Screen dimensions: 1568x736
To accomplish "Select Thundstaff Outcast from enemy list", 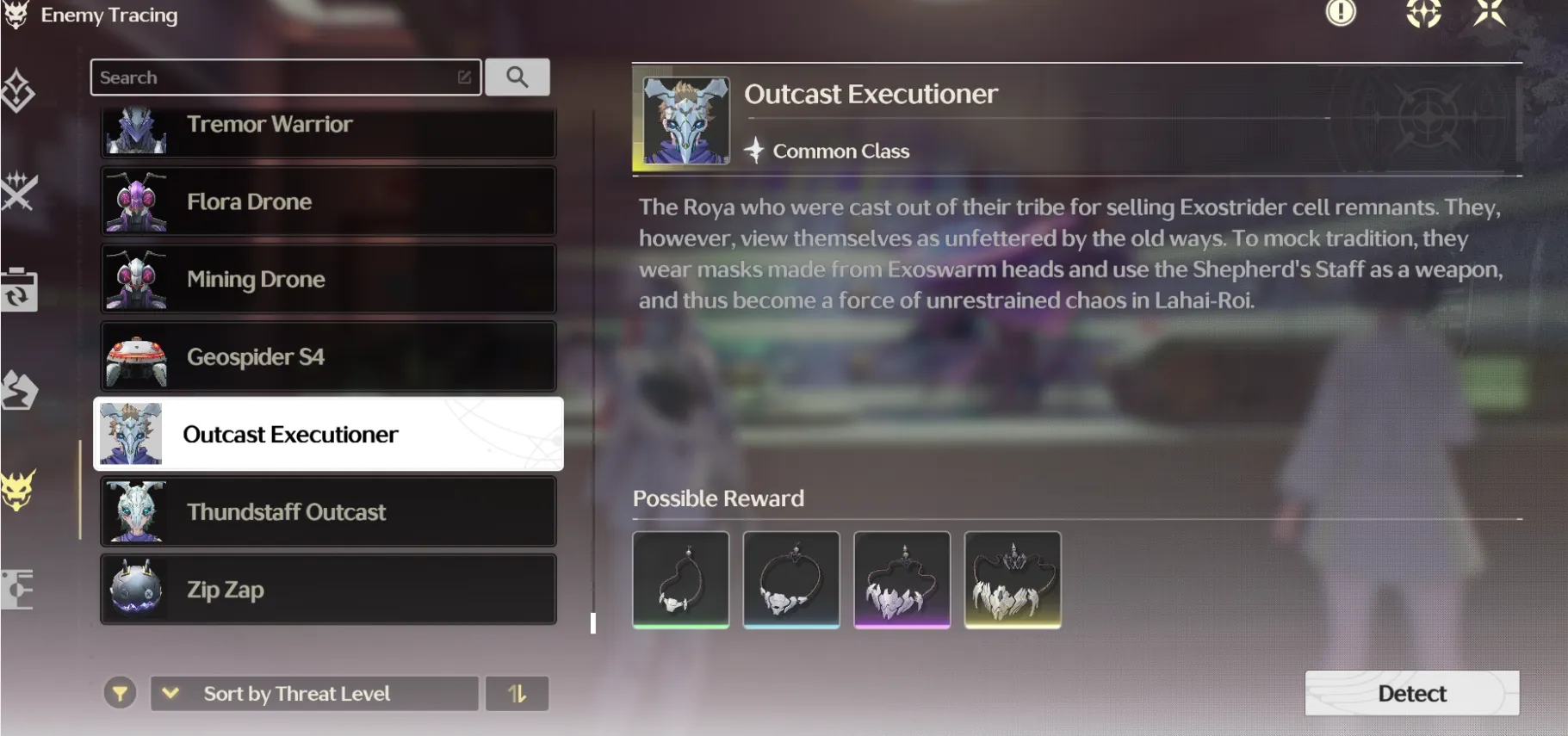I will tap(327, 511).
